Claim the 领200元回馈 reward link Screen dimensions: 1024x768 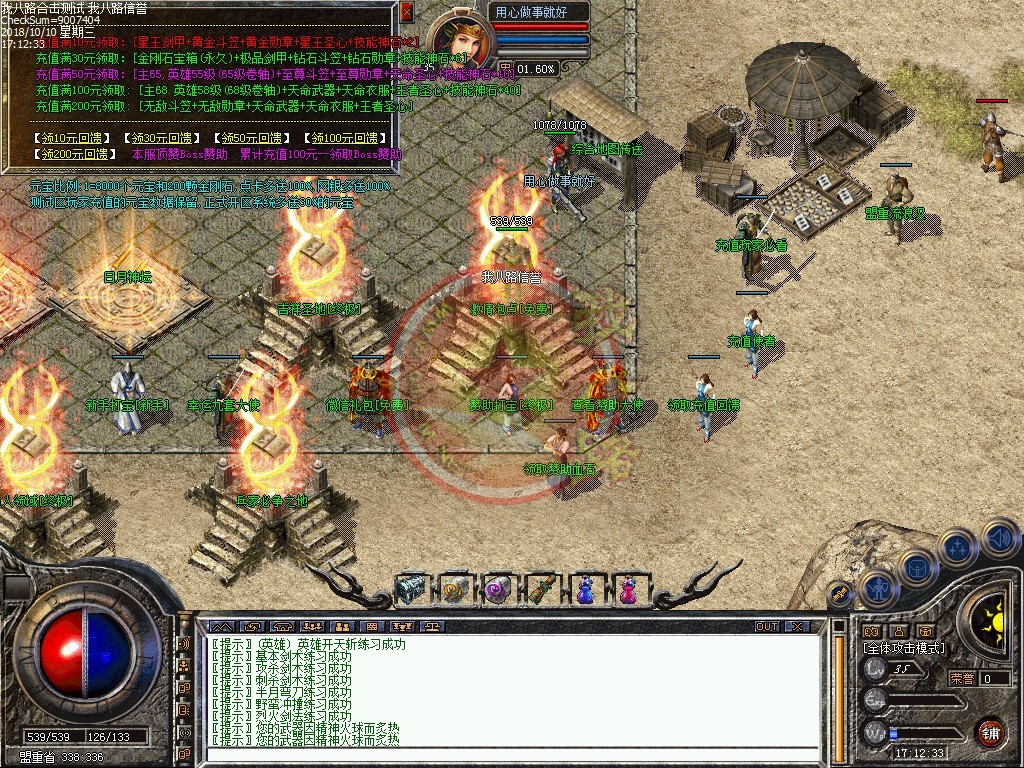74,155
